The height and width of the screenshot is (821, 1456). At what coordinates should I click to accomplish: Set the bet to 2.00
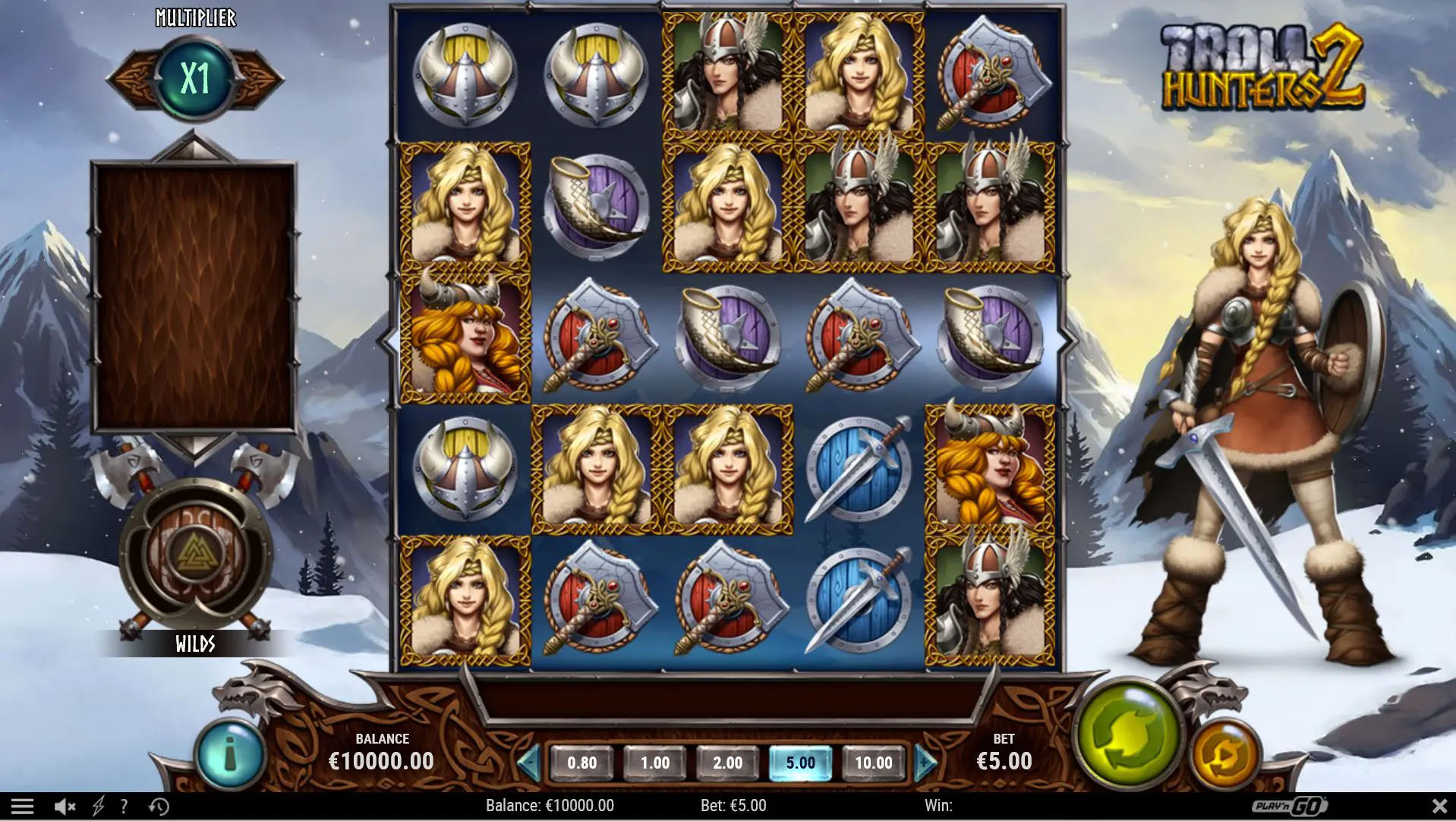(x=727, y=763)
